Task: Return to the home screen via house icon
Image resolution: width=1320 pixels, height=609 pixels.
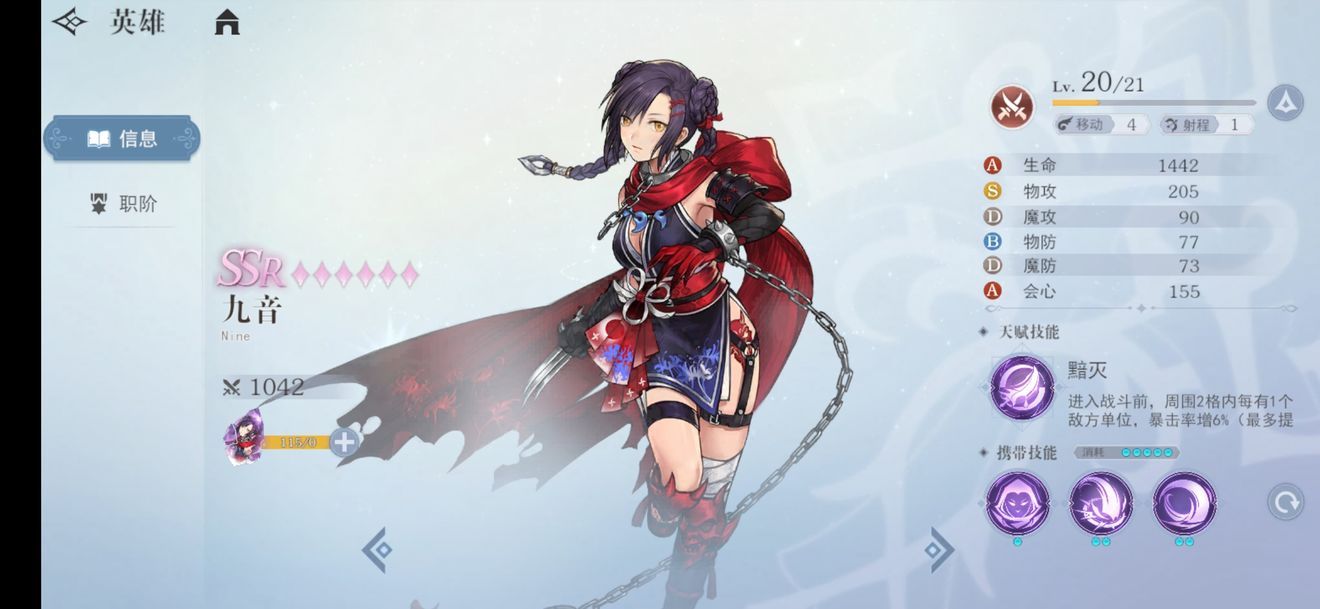Action: click(x=227, y=22)
